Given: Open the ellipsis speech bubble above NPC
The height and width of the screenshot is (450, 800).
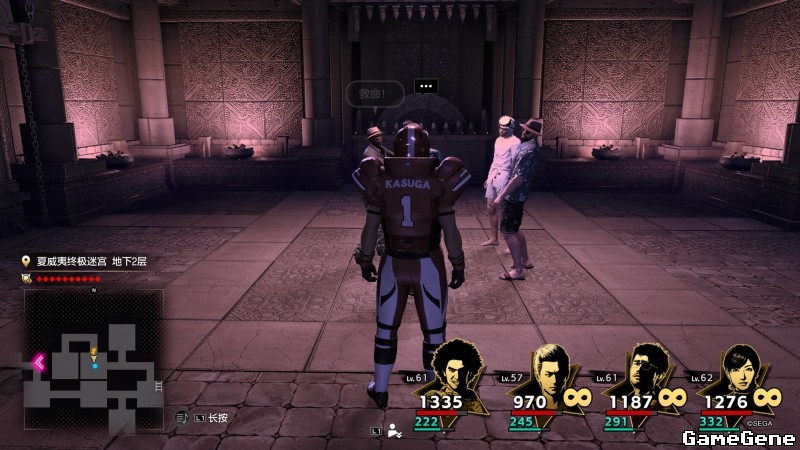Looking at the screenshot, I should pyautogui.click(x=426, y=86).
